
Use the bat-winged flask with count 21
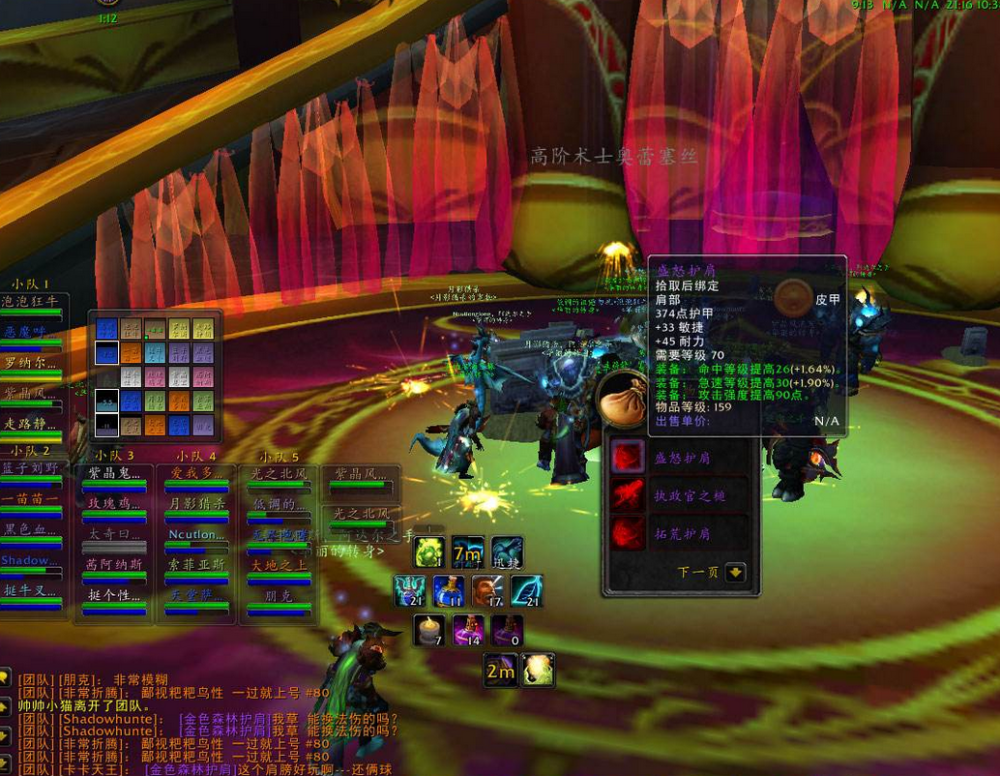coord(410,591)
